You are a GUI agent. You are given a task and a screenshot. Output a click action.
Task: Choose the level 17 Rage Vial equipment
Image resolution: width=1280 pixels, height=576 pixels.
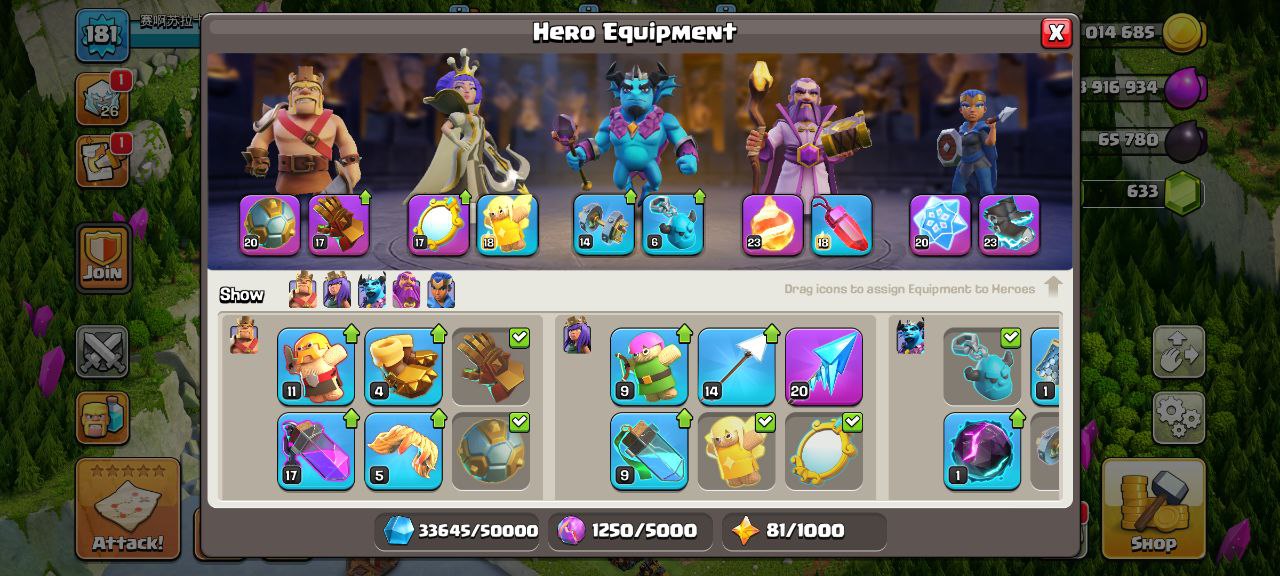pos(316,451)
